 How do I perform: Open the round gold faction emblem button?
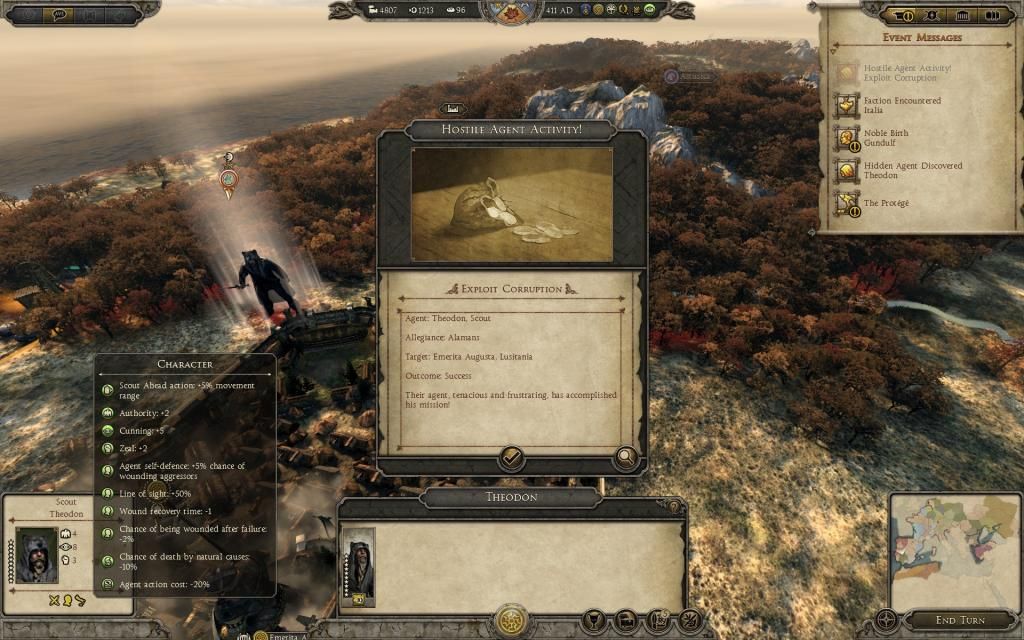click(511, 620)
